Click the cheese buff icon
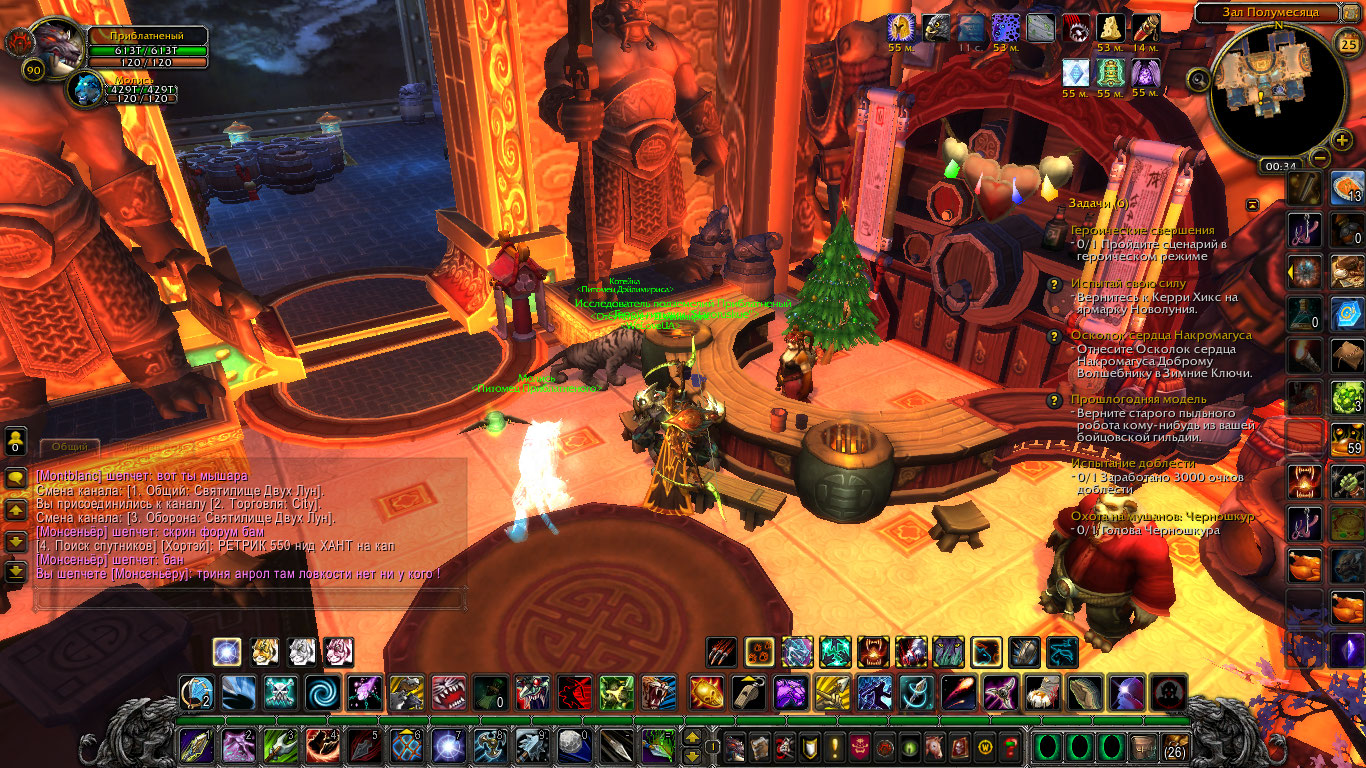 [1111, 28]
